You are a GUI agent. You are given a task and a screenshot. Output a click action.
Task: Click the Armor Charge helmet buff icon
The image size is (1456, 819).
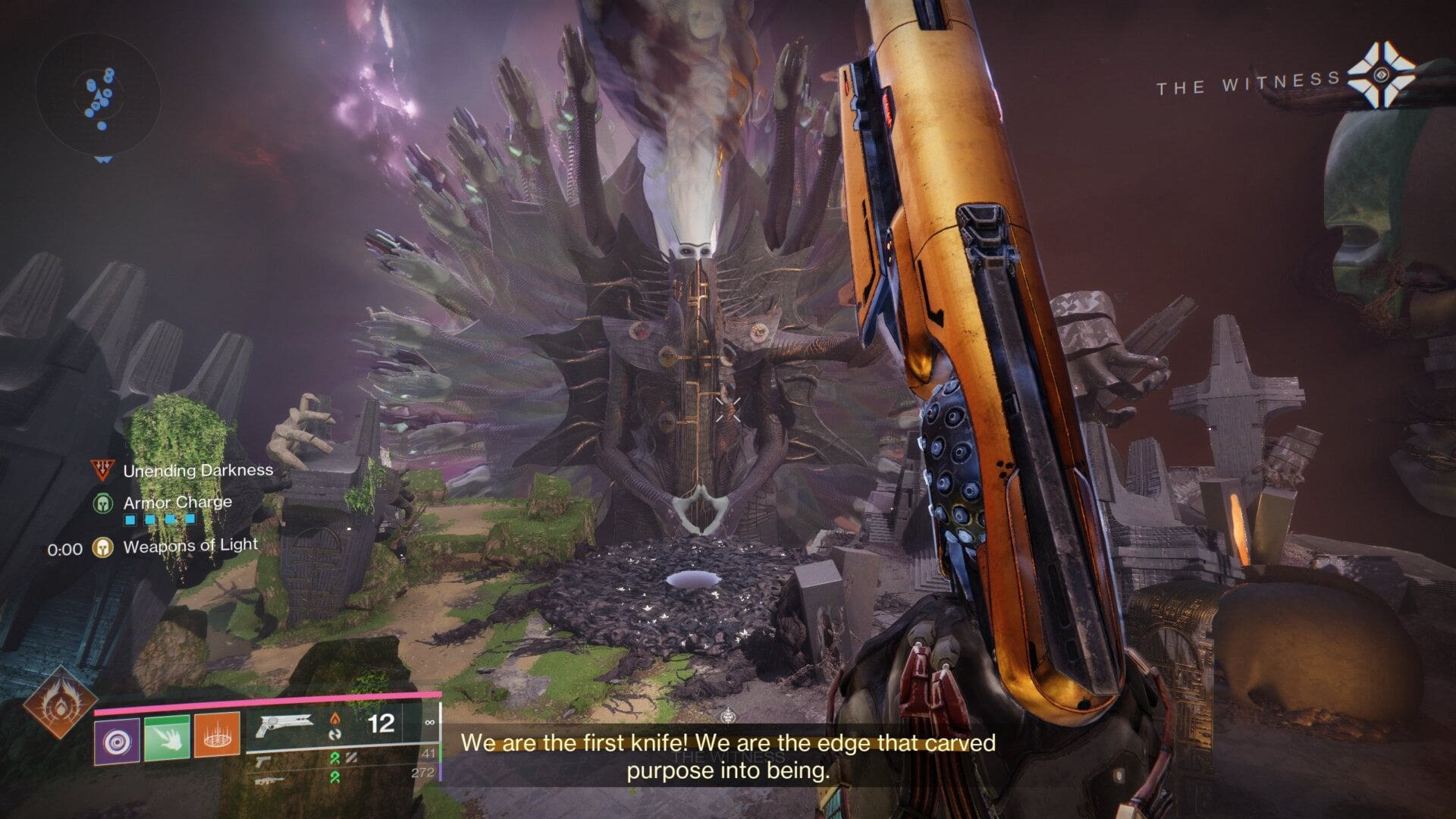tap(102, 502)
